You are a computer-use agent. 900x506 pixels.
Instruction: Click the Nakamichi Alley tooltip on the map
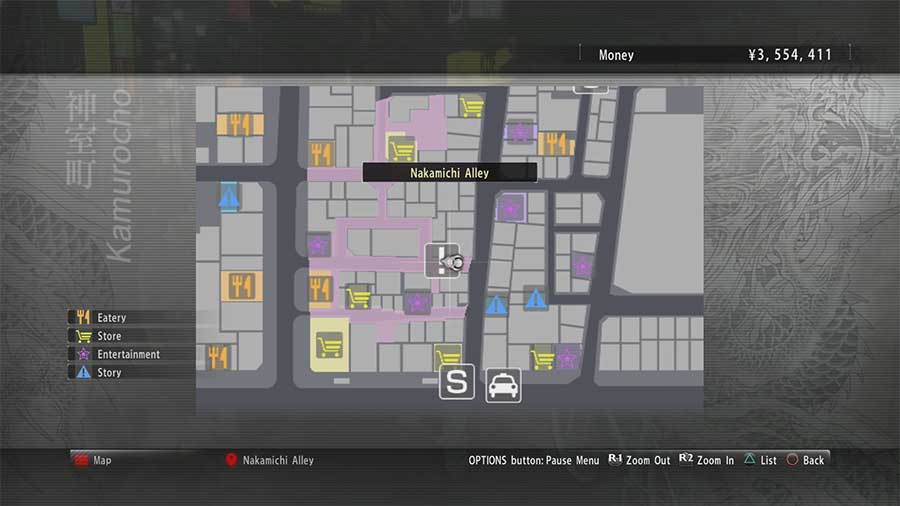pos(449,173)
